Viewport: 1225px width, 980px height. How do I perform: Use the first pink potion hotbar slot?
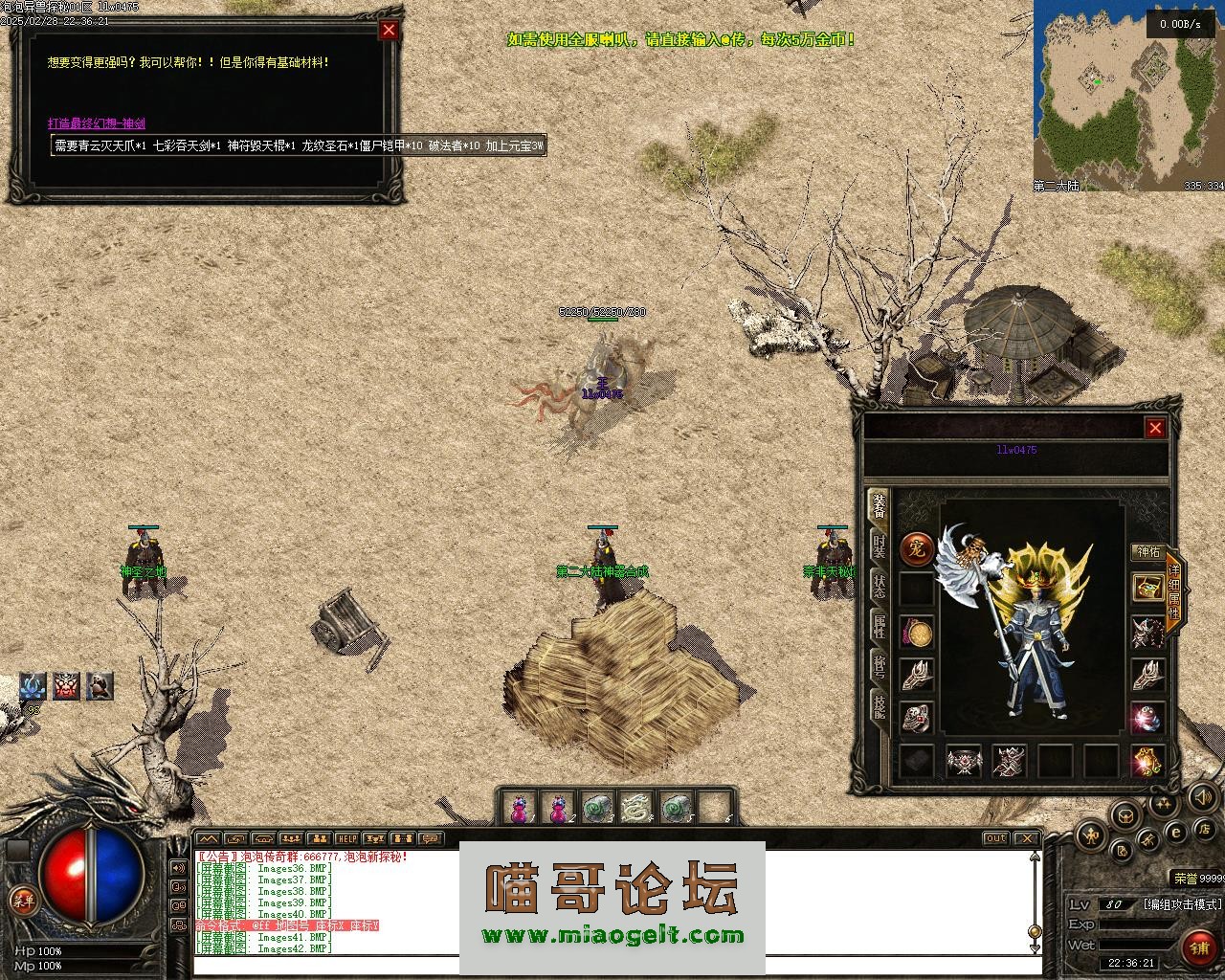[x=519, y=809]
